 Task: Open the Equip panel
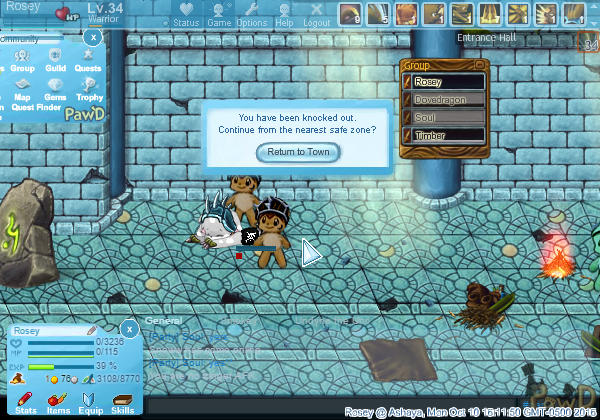coord(90,403)
